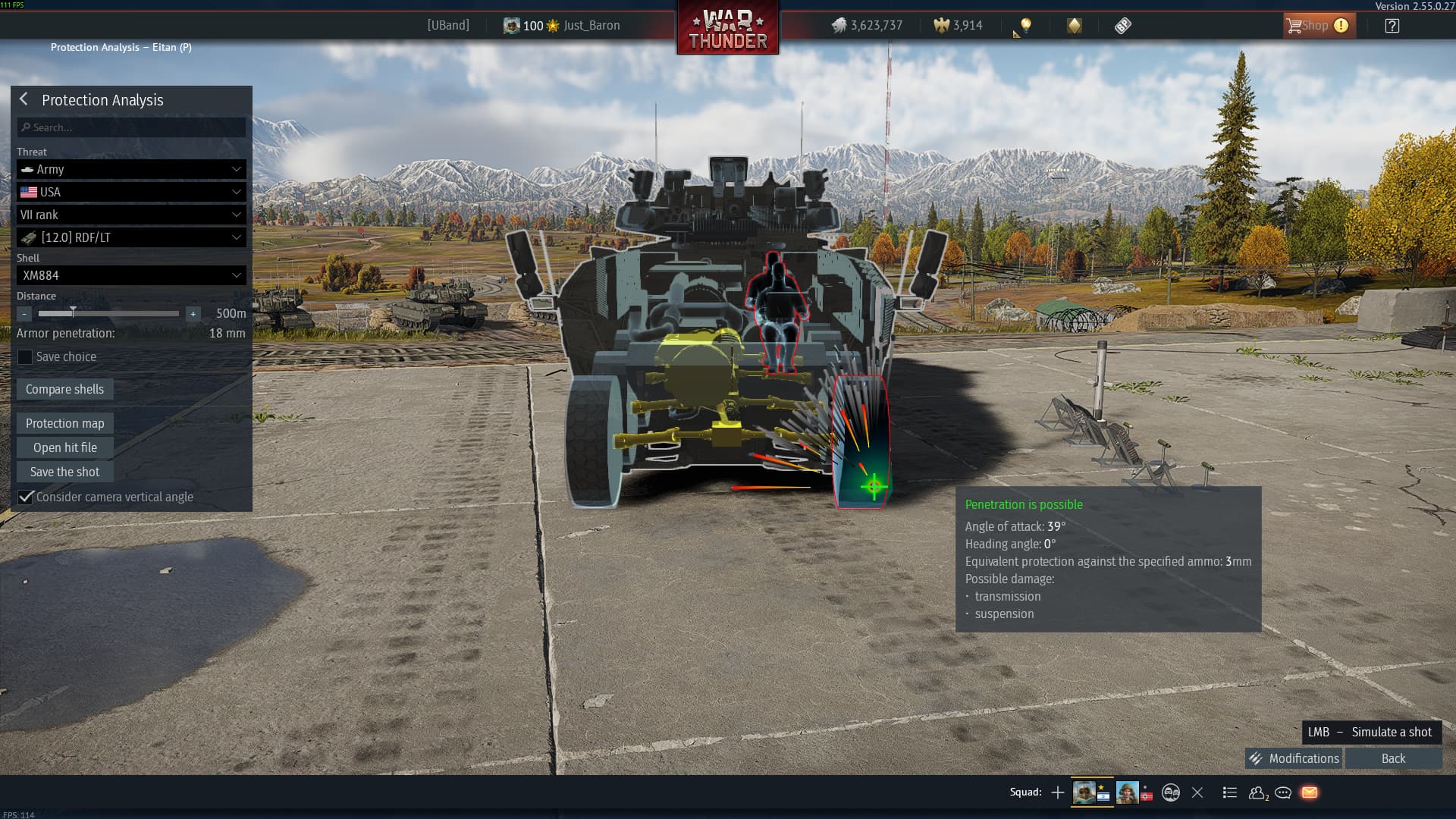Open the USA nation dropdown
Image resolution: width=1456 pixels, height=819 pixels.
click(131, 192)
